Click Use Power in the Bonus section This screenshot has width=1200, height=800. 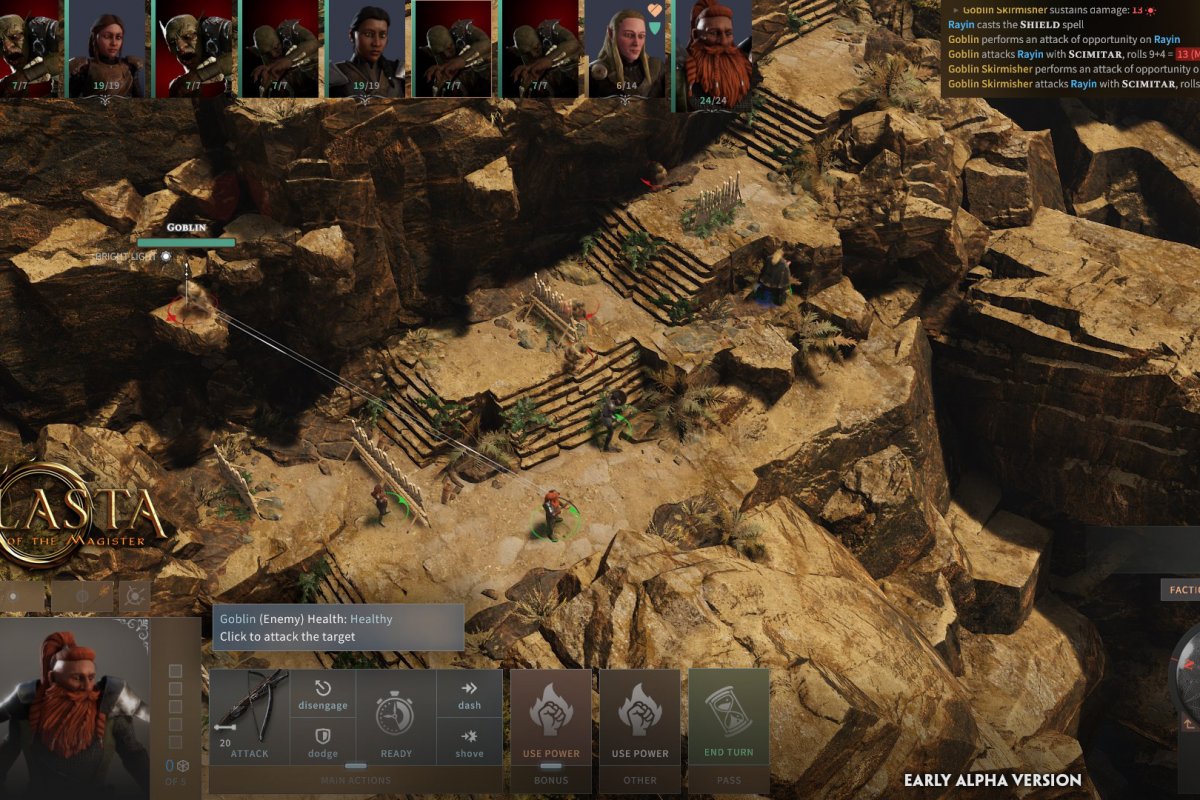(551, 716)
